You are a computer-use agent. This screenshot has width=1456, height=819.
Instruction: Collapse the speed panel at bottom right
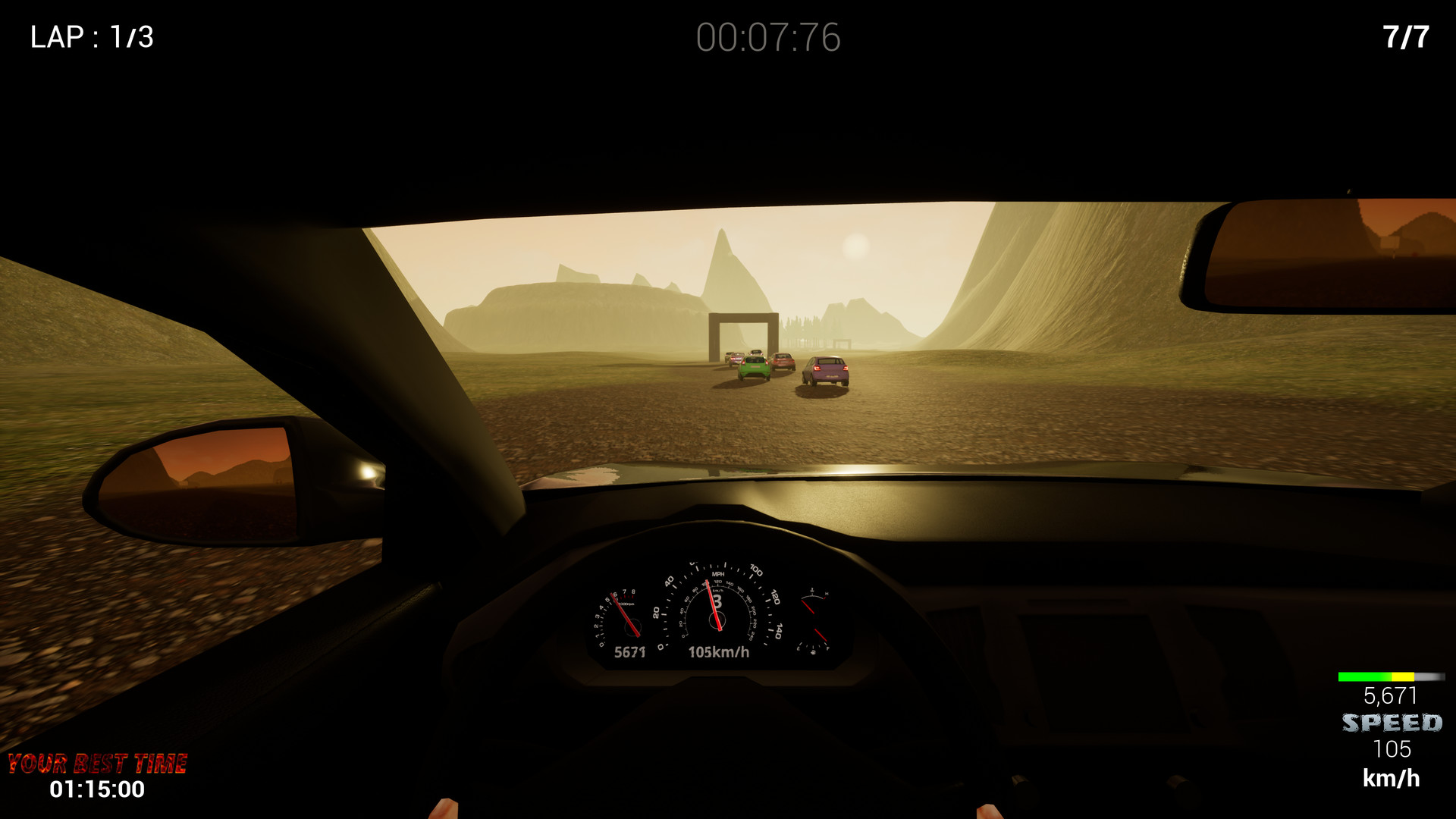(1391, 728)
